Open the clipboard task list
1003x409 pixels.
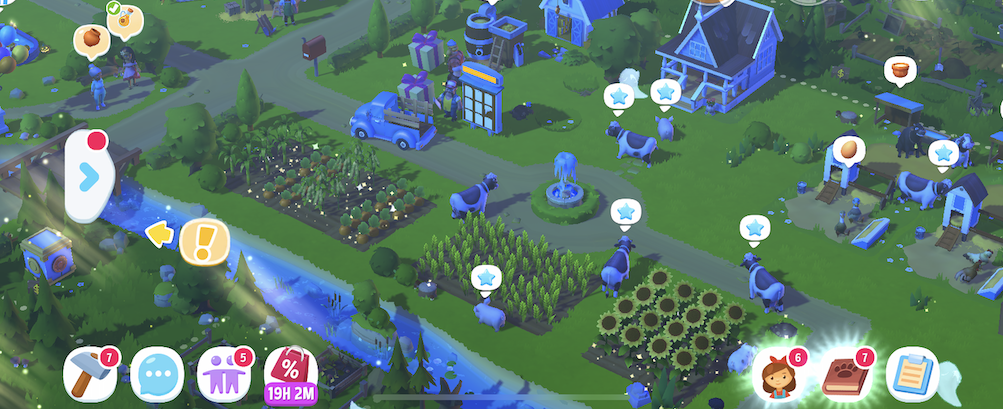point(910,373)
